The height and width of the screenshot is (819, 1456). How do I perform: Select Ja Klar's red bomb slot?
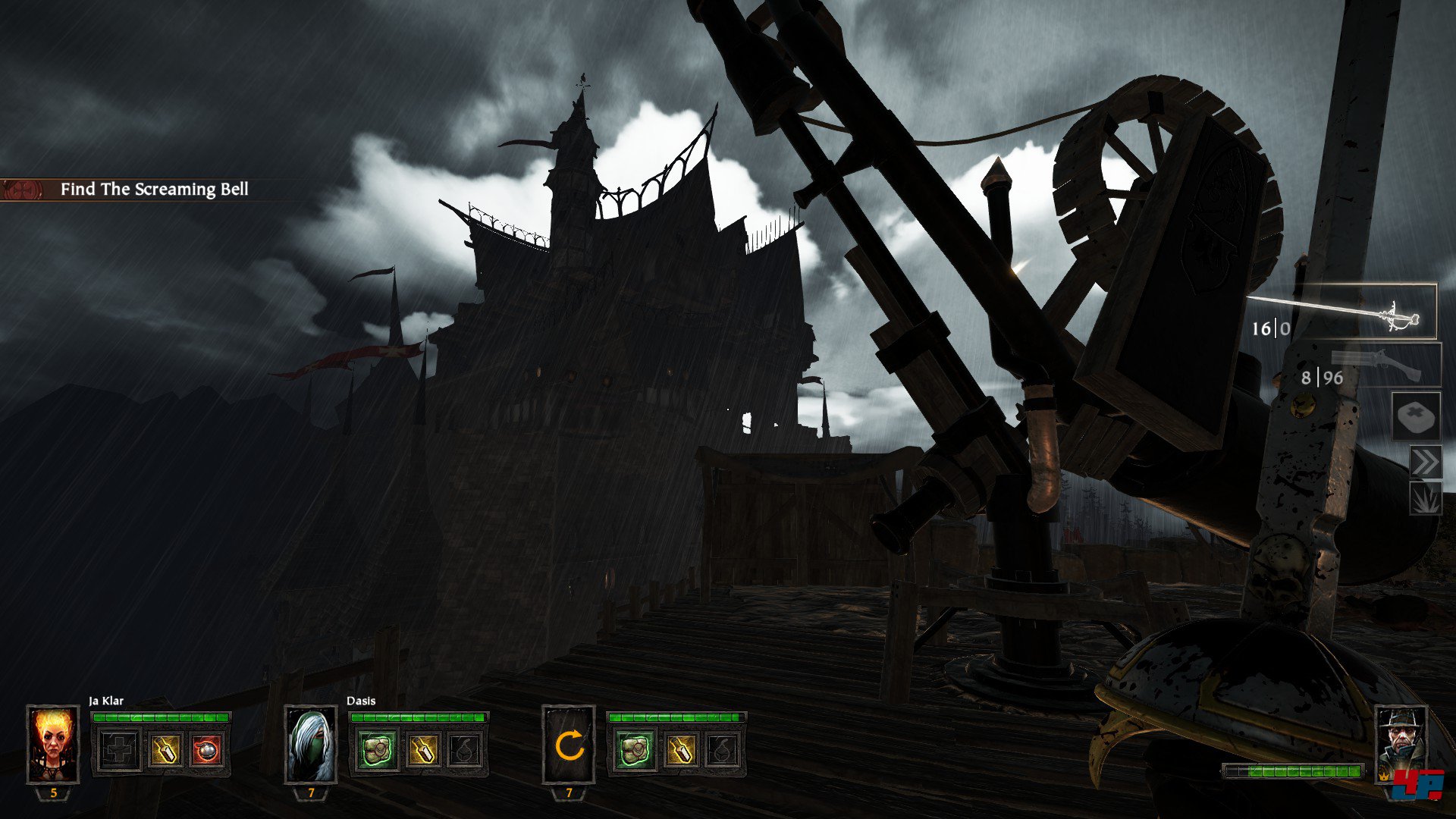click(206, 750)
